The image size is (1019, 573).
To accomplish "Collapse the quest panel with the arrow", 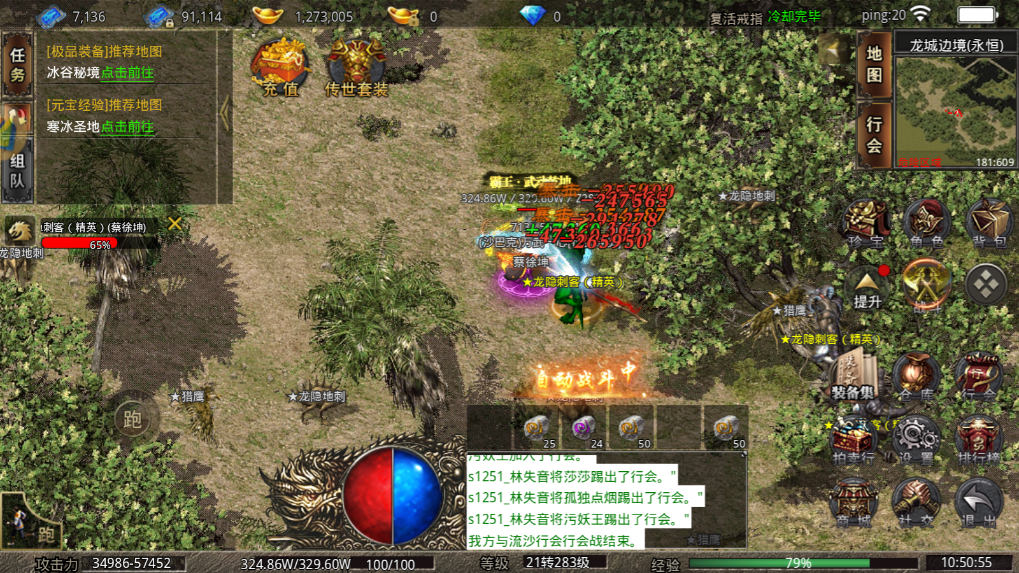I will (225, 114).
